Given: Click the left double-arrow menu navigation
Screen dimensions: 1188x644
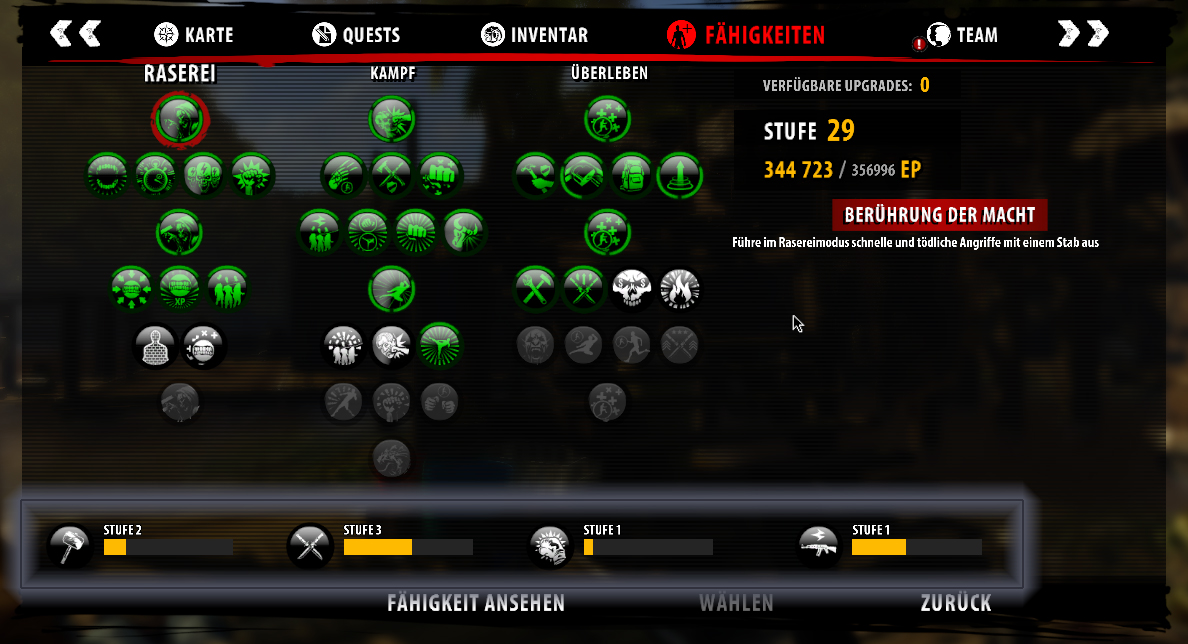Looking at the screenshot, I should [76, 34].
